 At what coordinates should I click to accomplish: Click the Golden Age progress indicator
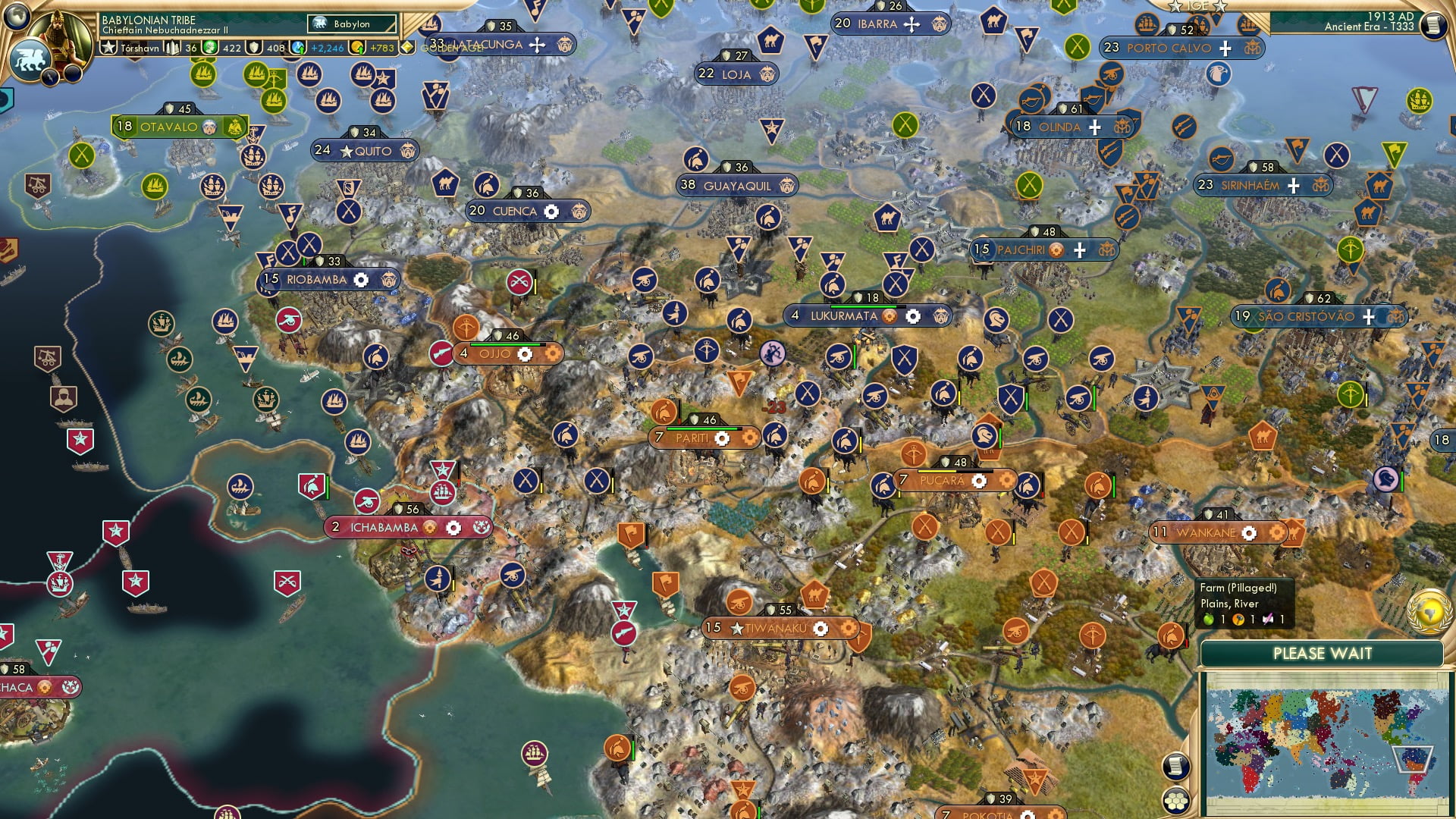click(x=407, y=45)
